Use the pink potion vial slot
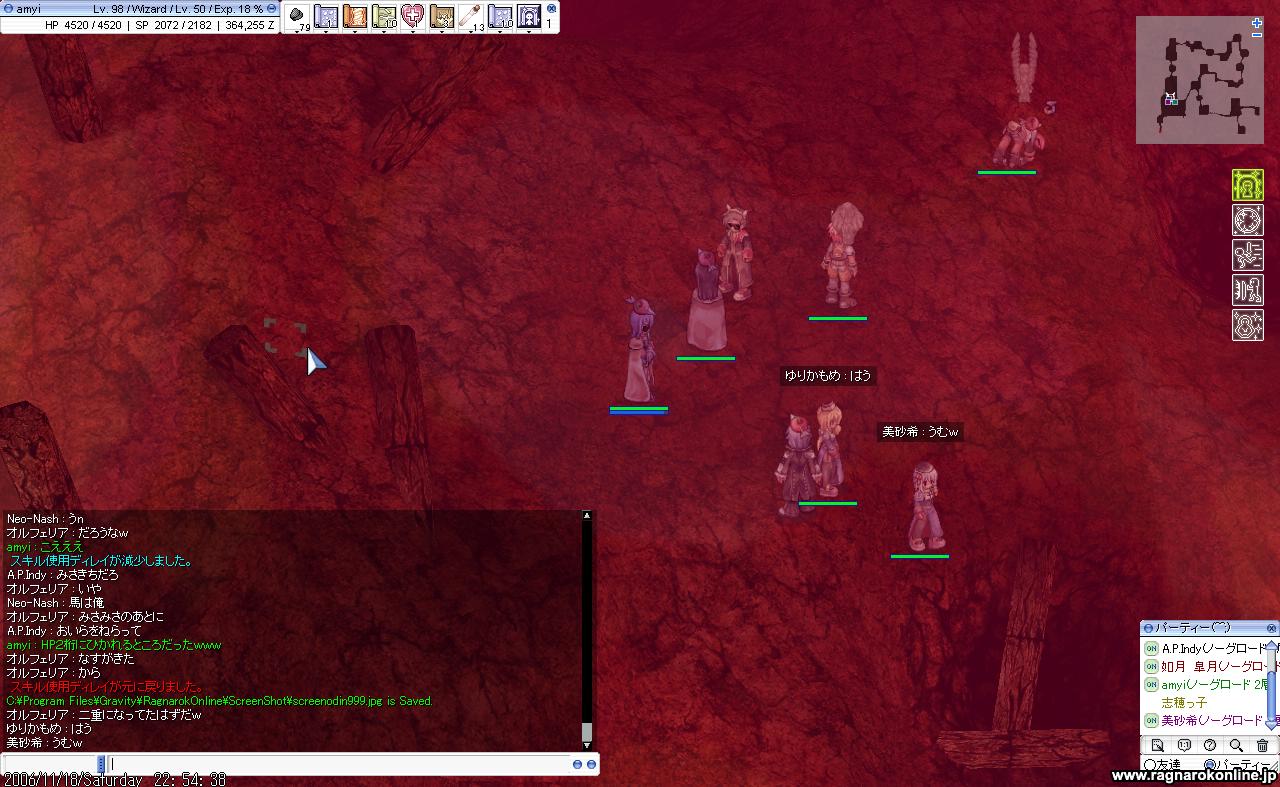 click(470, 16)
